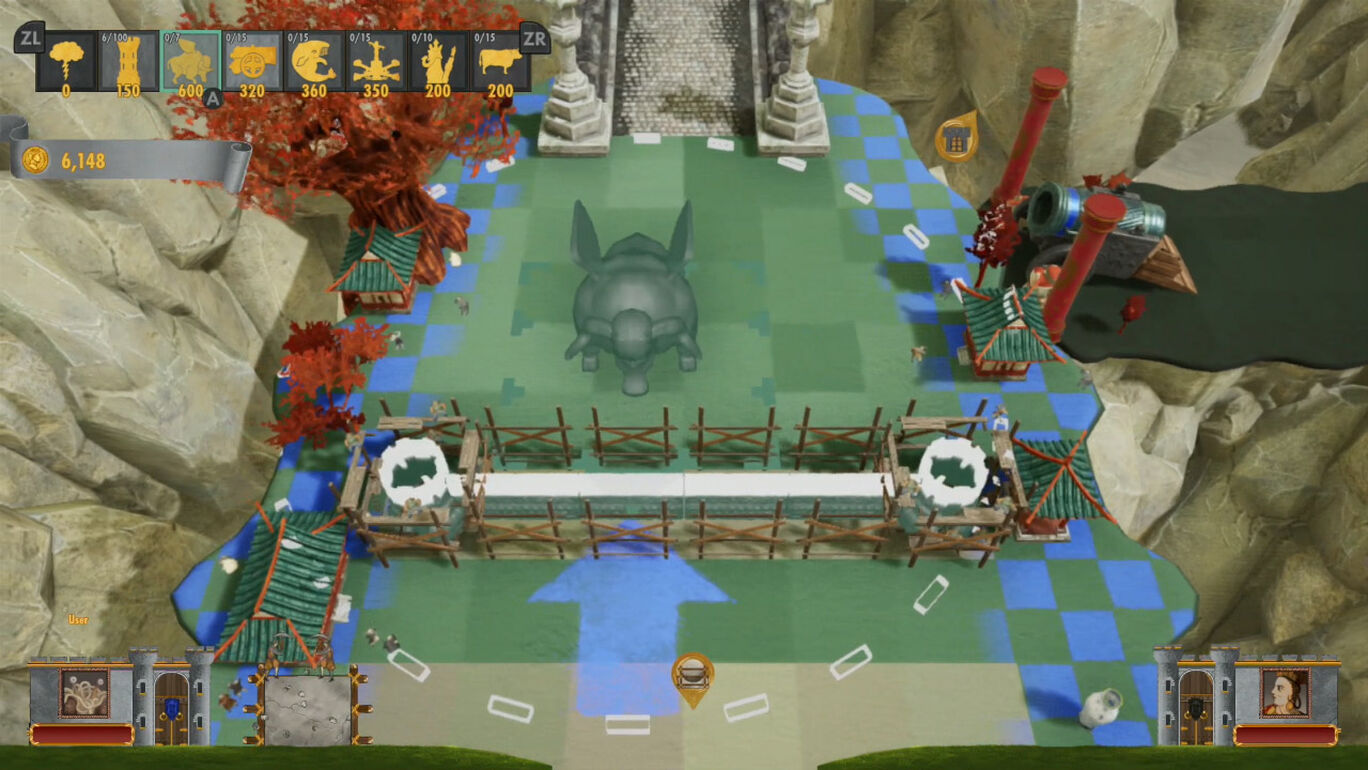1368x770 pixels.
Task: Choose the catapult unit costing 350
Action: point(376,62)
